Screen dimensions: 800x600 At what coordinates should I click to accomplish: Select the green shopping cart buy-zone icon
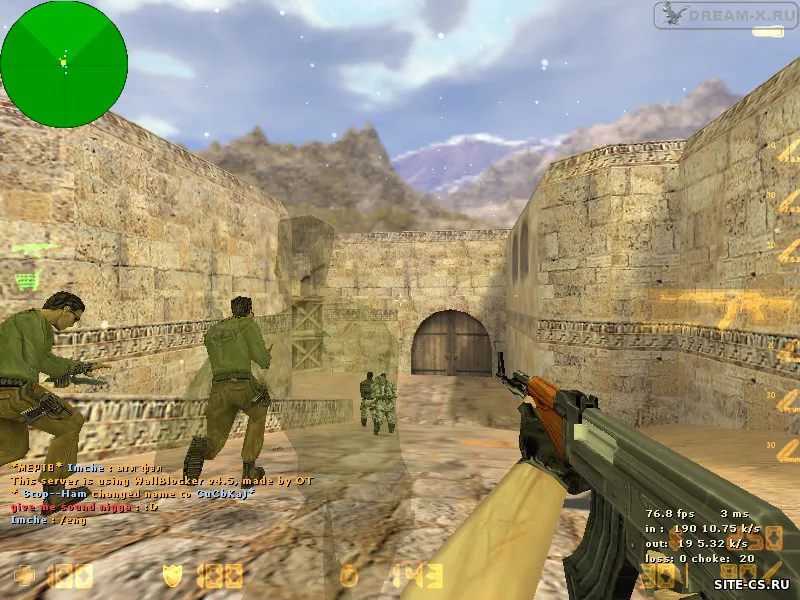(x=28, y=278)
